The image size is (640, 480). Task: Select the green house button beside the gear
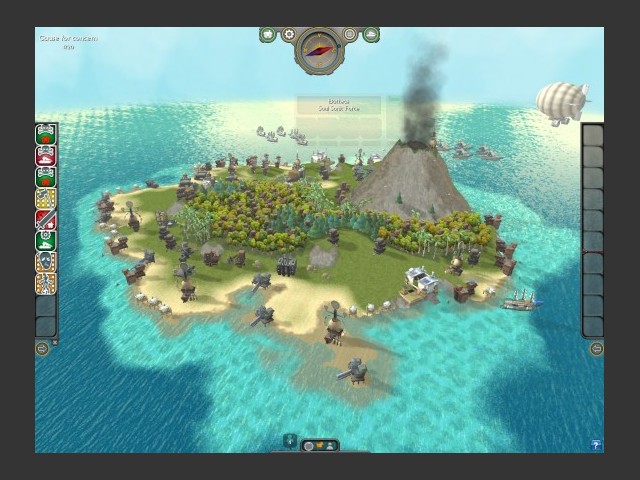268,35
